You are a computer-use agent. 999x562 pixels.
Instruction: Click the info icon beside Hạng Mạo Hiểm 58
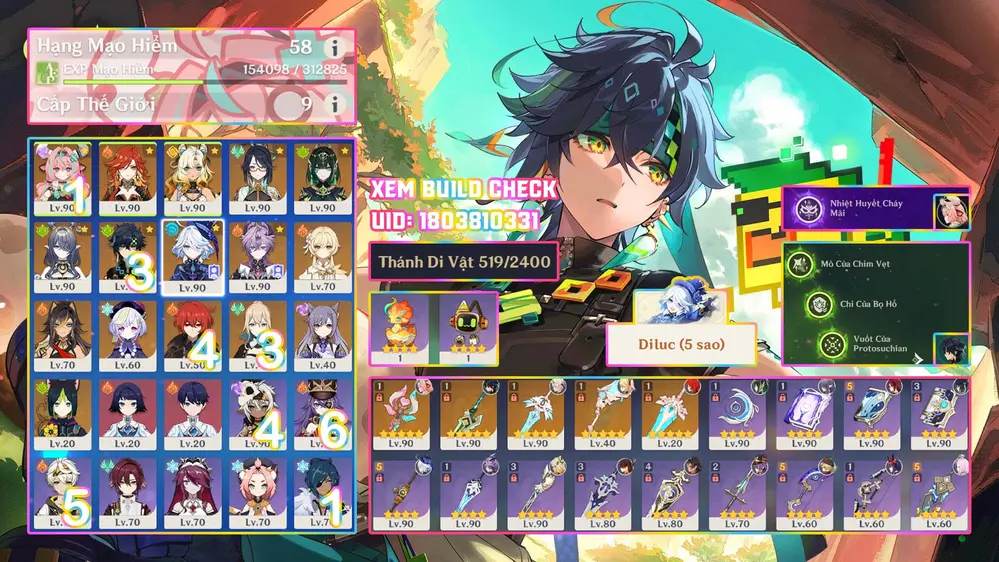click(x=334, y=47)
